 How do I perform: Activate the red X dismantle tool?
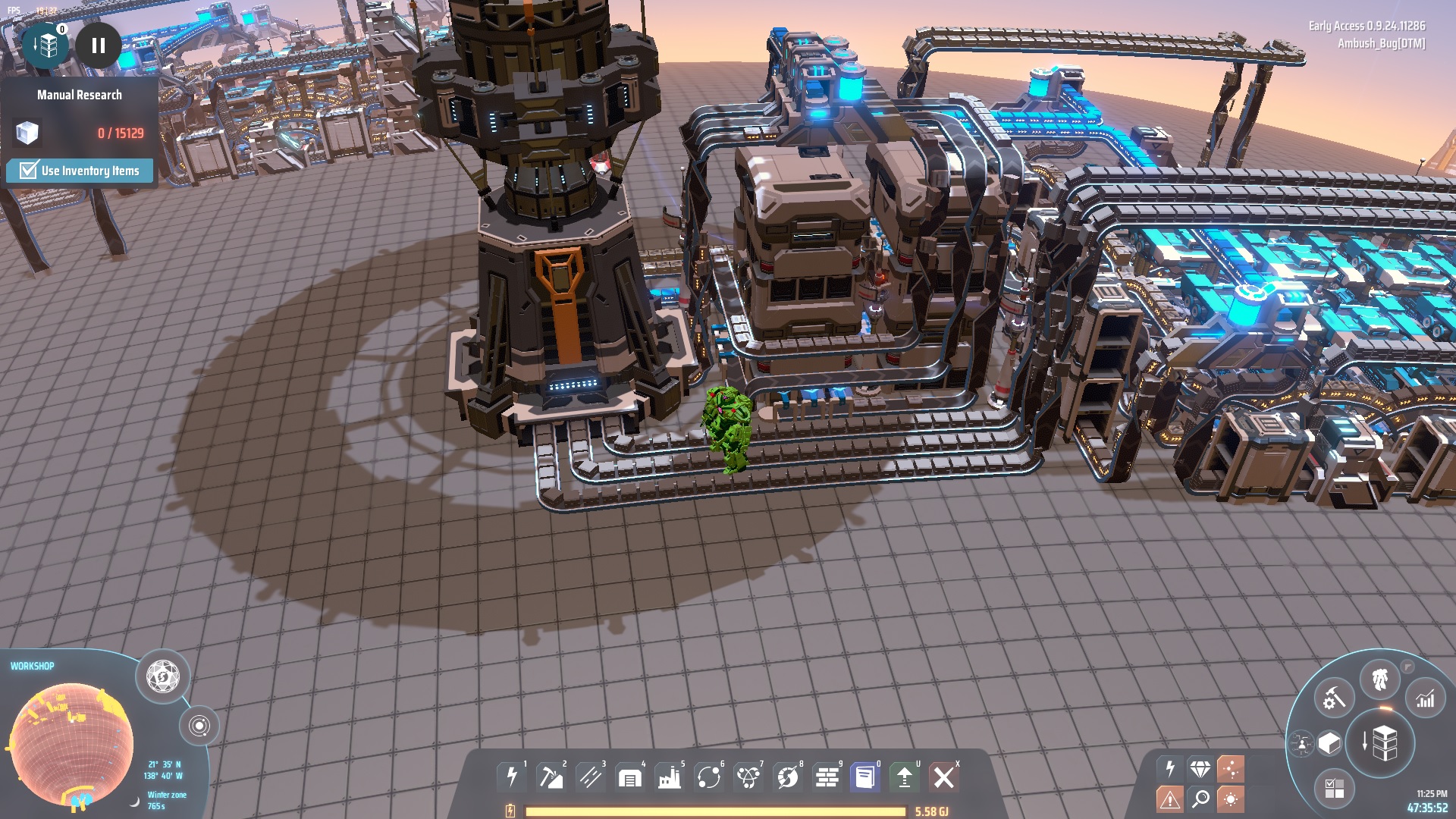[943, 777]
